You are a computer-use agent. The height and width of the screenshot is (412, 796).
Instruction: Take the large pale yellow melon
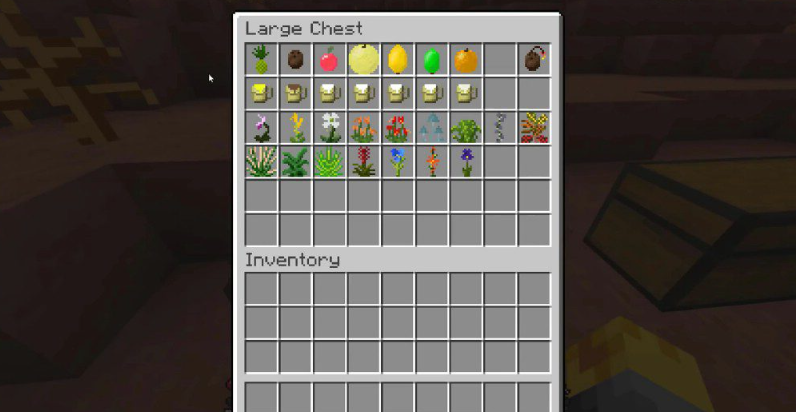(x=363, y=59)
